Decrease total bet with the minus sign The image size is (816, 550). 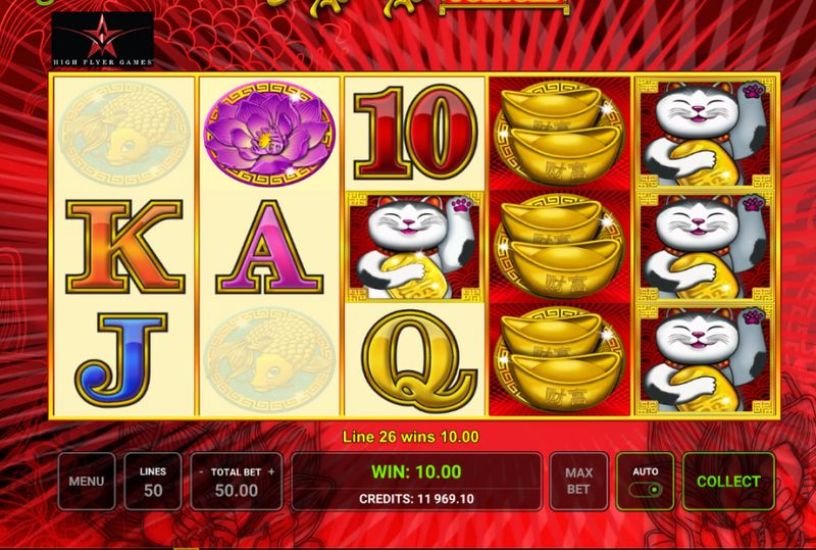pos(202,472)
